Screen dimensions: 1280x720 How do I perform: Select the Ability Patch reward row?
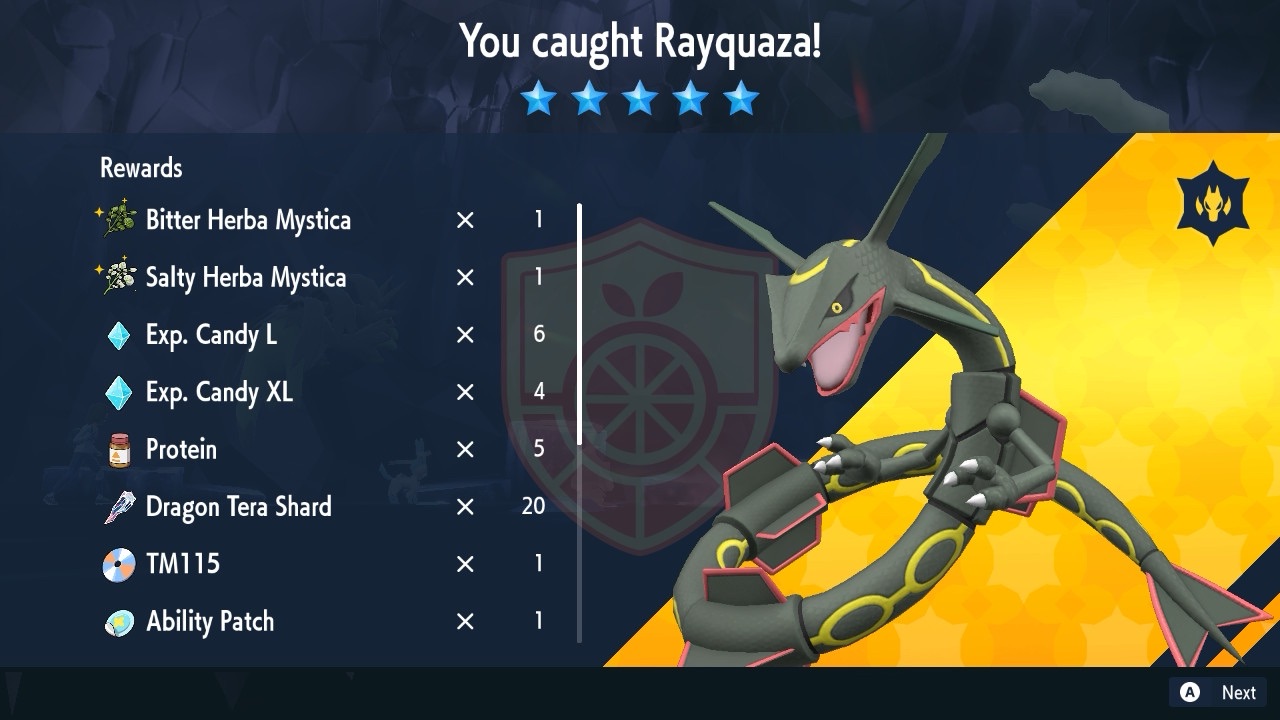click(x=210, y=621)
